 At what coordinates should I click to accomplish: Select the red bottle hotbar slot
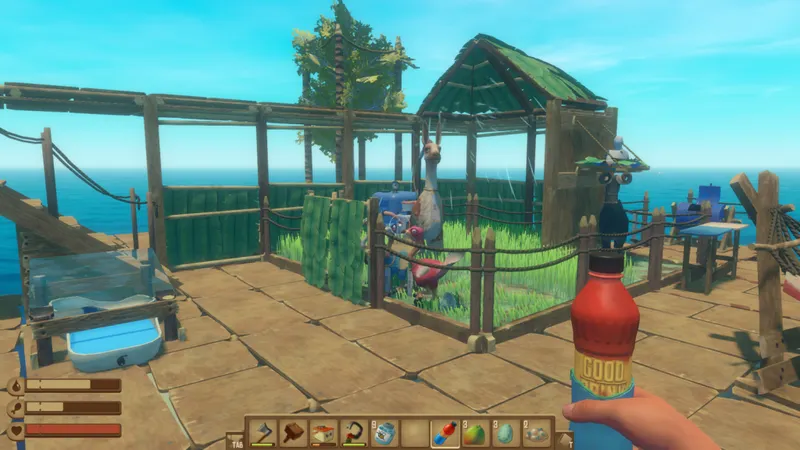pos(445,433)
